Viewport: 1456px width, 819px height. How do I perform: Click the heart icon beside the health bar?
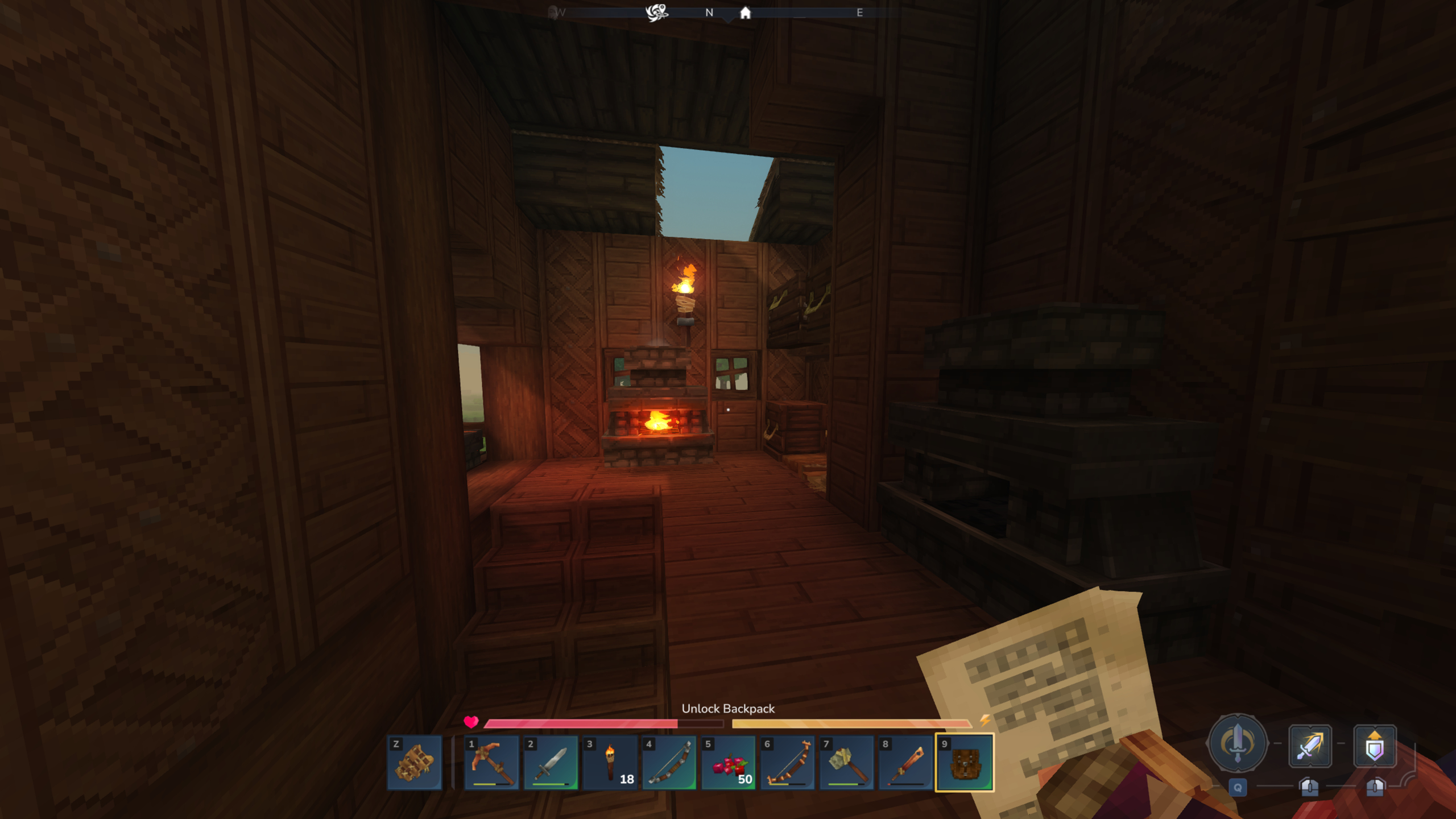click(x=472, y=723)
